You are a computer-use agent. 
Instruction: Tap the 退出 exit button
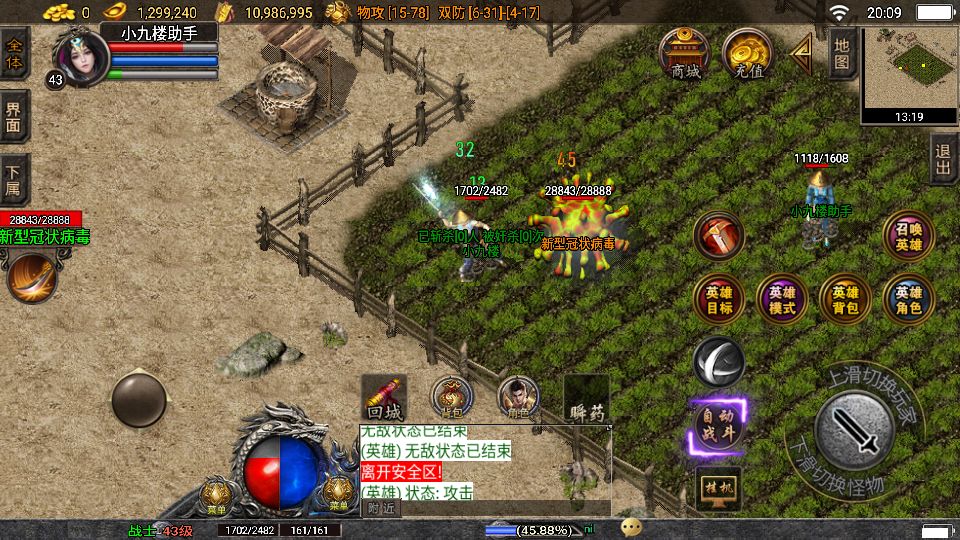(943, 159)
